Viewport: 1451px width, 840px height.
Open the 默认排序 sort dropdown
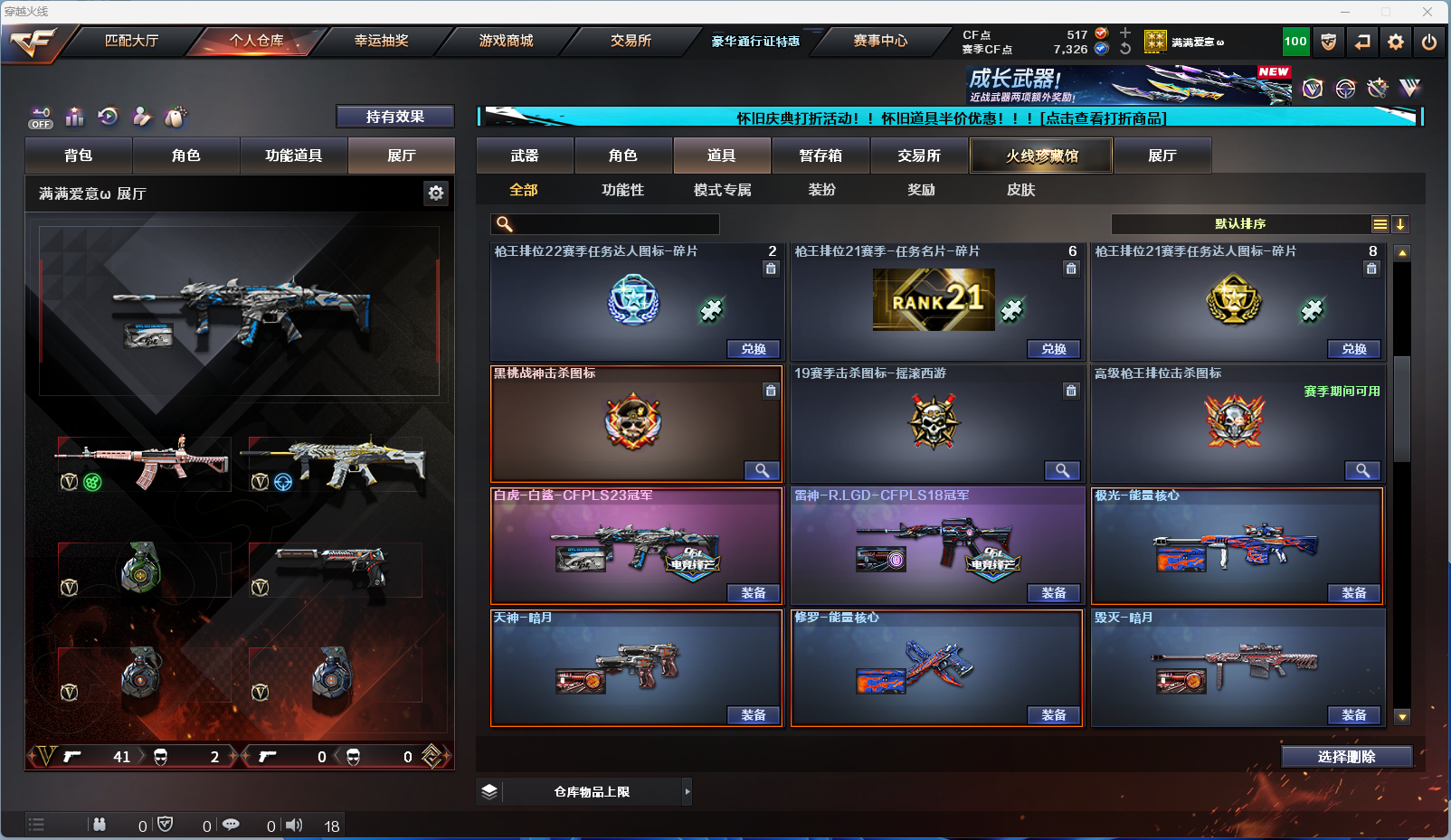[1240, 224]
